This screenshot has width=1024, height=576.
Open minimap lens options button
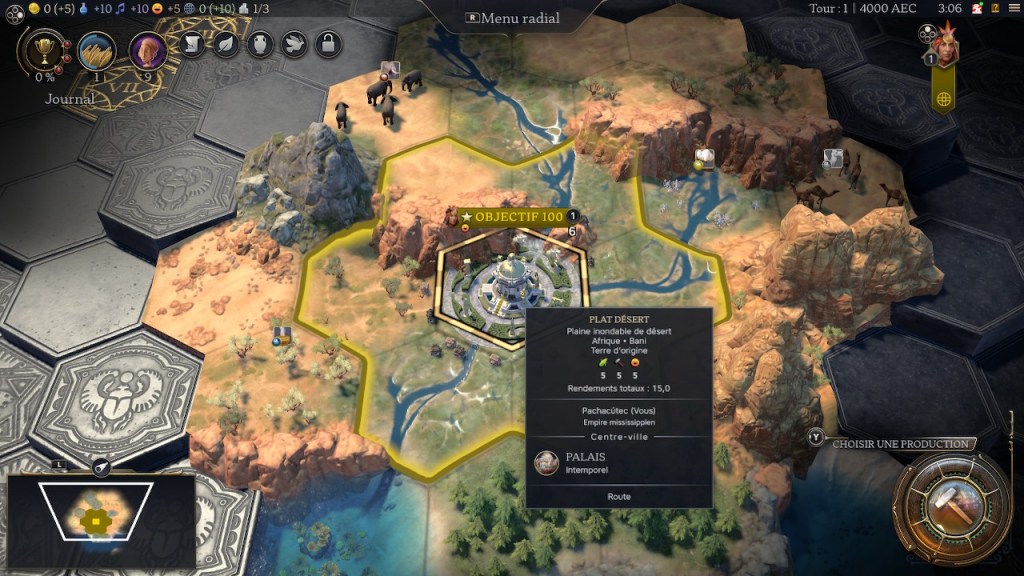click(x=101, y=466)
